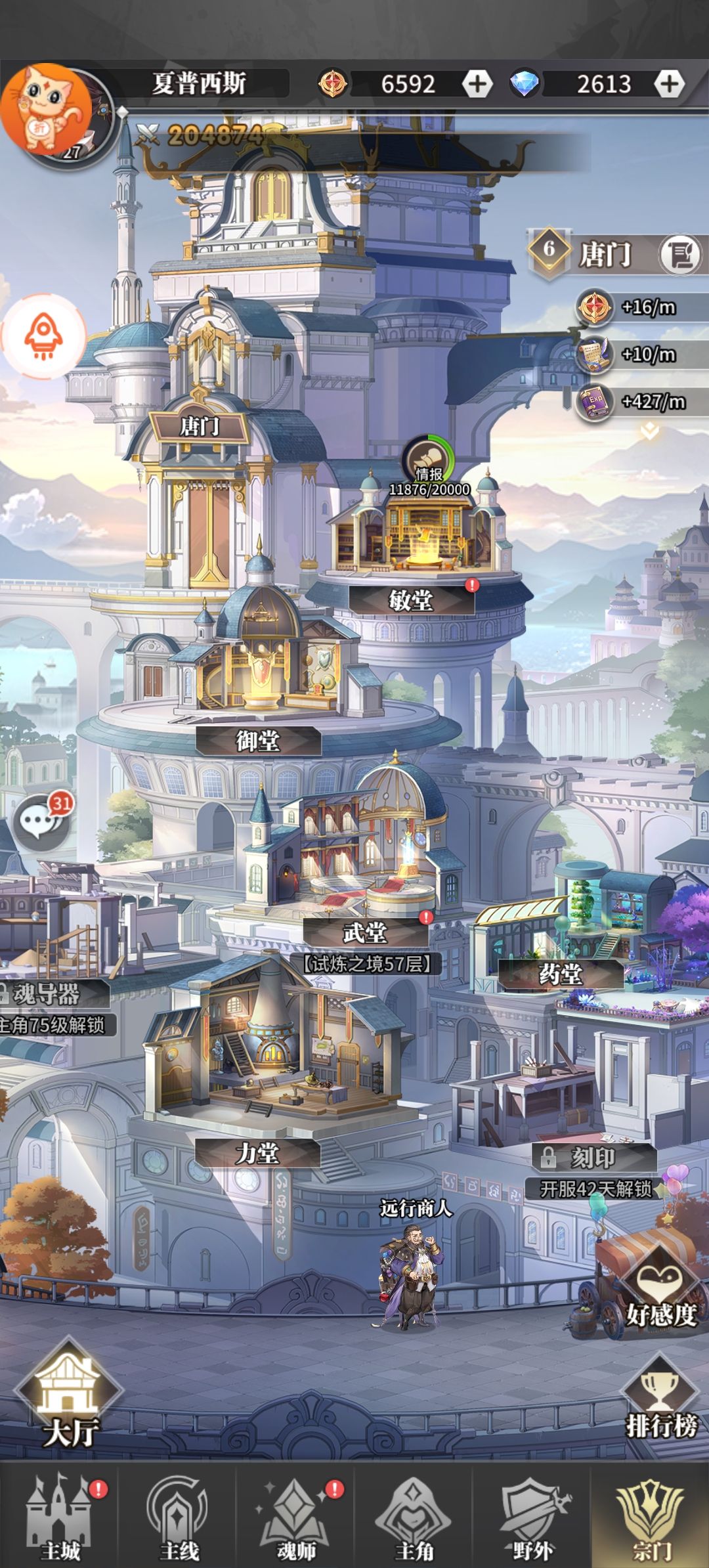Collect the 情报 intelligence bubble
This screenshot has height=1568, width=709.
[428, 459]
